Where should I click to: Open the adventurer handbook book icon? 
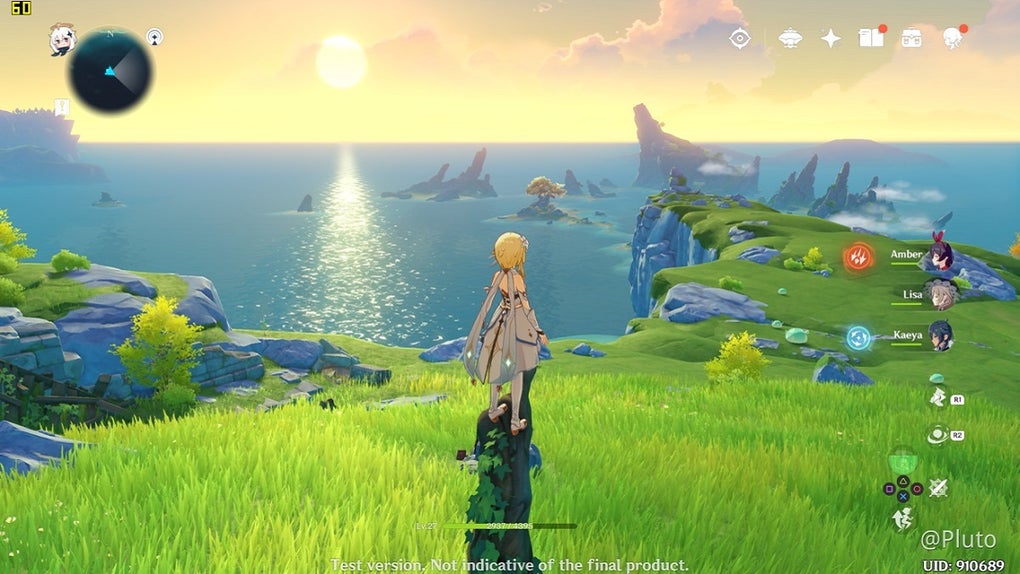click(x=871, y=38)
